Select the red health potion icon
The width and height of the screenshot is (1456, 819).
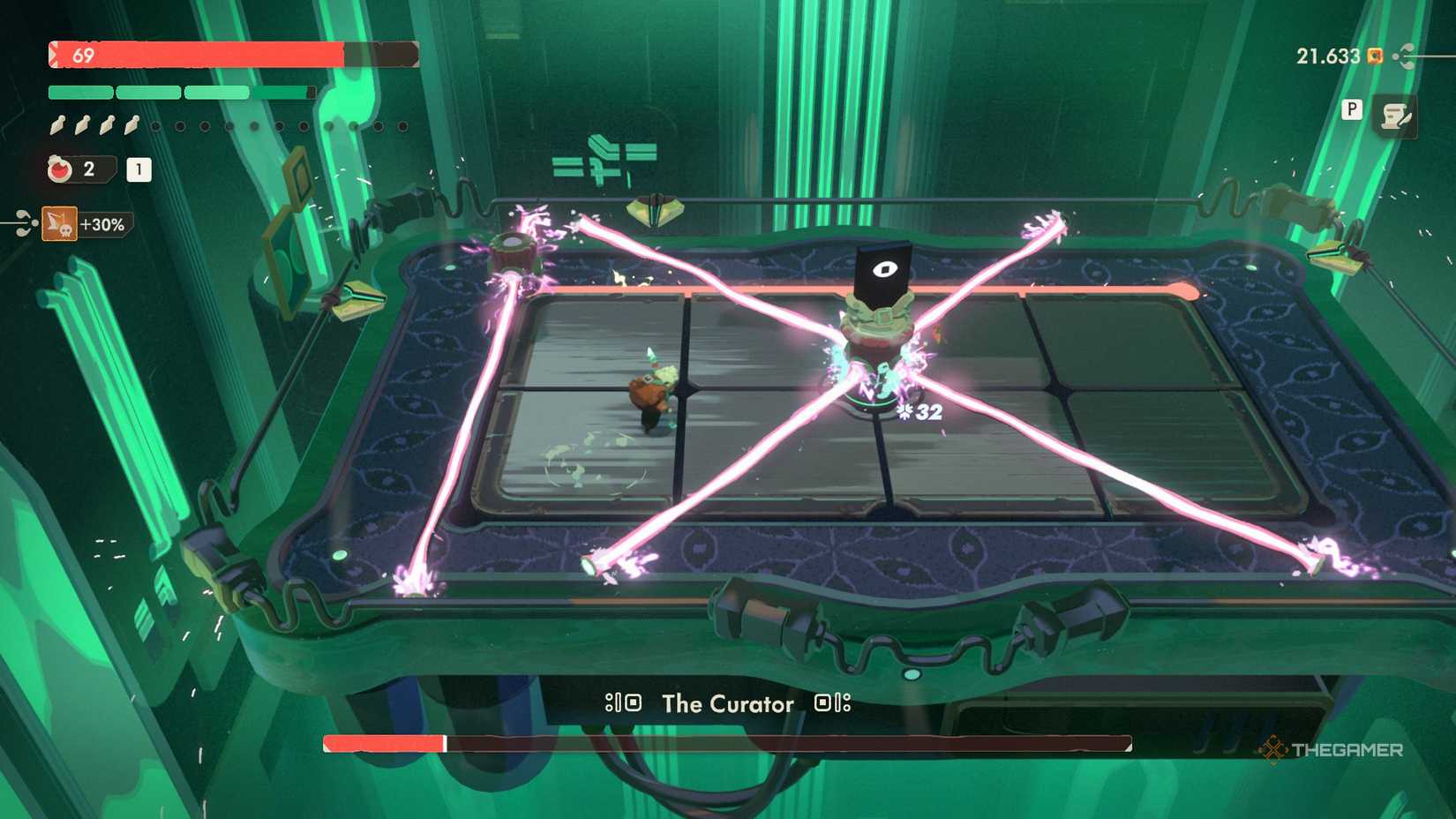58,169
